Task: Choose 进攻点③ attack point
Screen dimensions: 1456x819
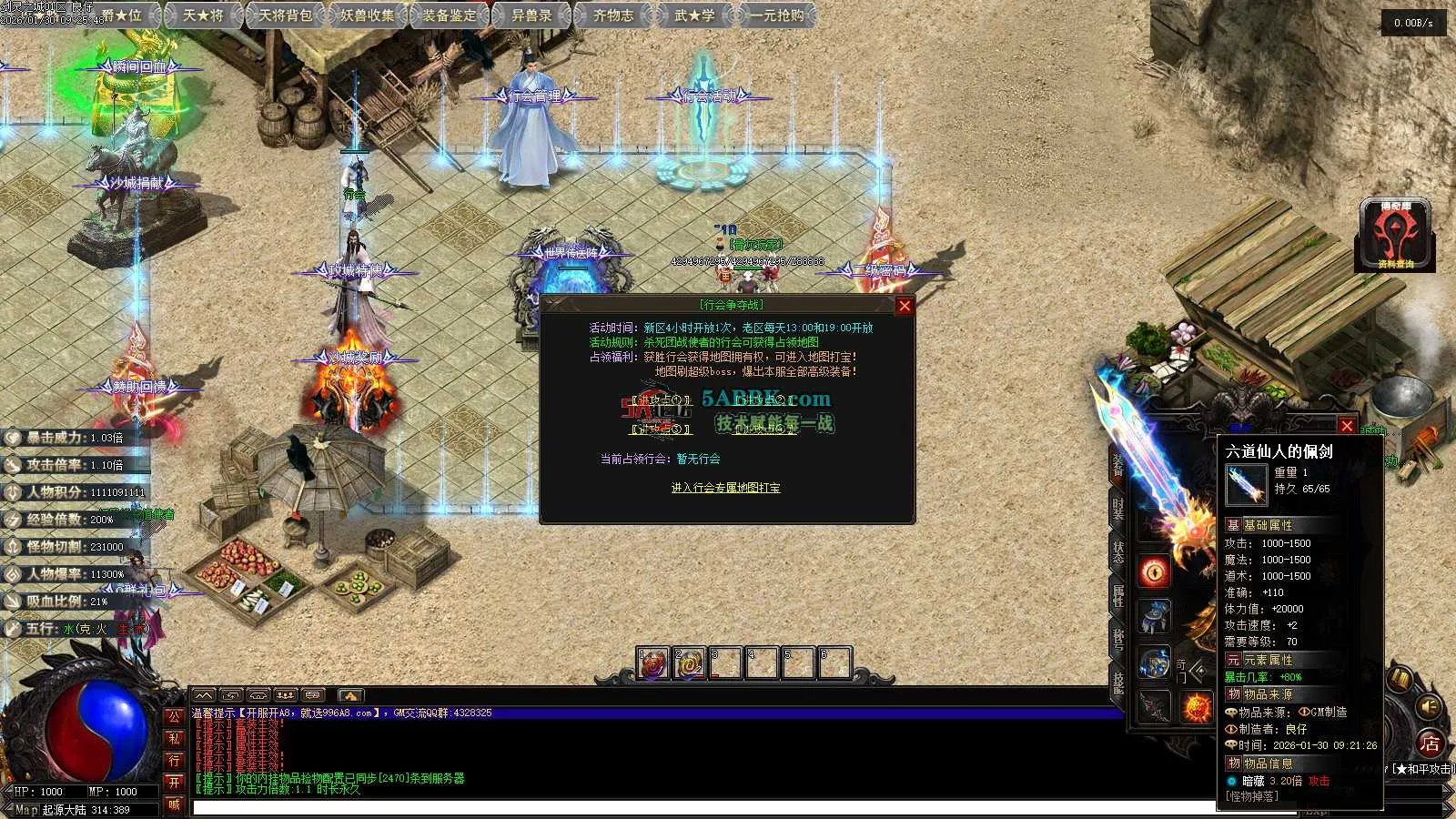Action: click(662, 430)
